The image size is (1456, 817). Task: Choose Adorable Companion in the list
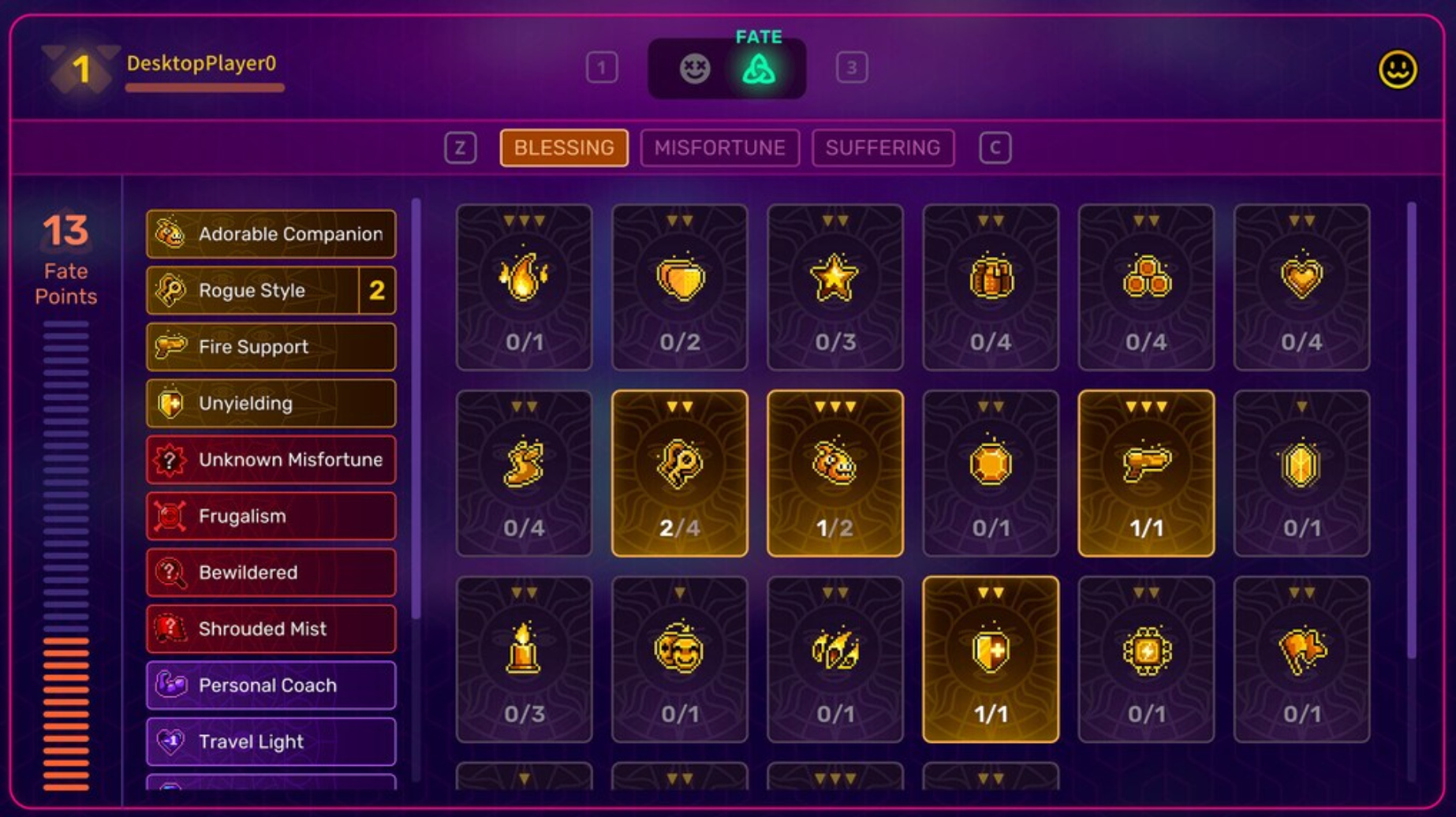(x=271, y=234)
